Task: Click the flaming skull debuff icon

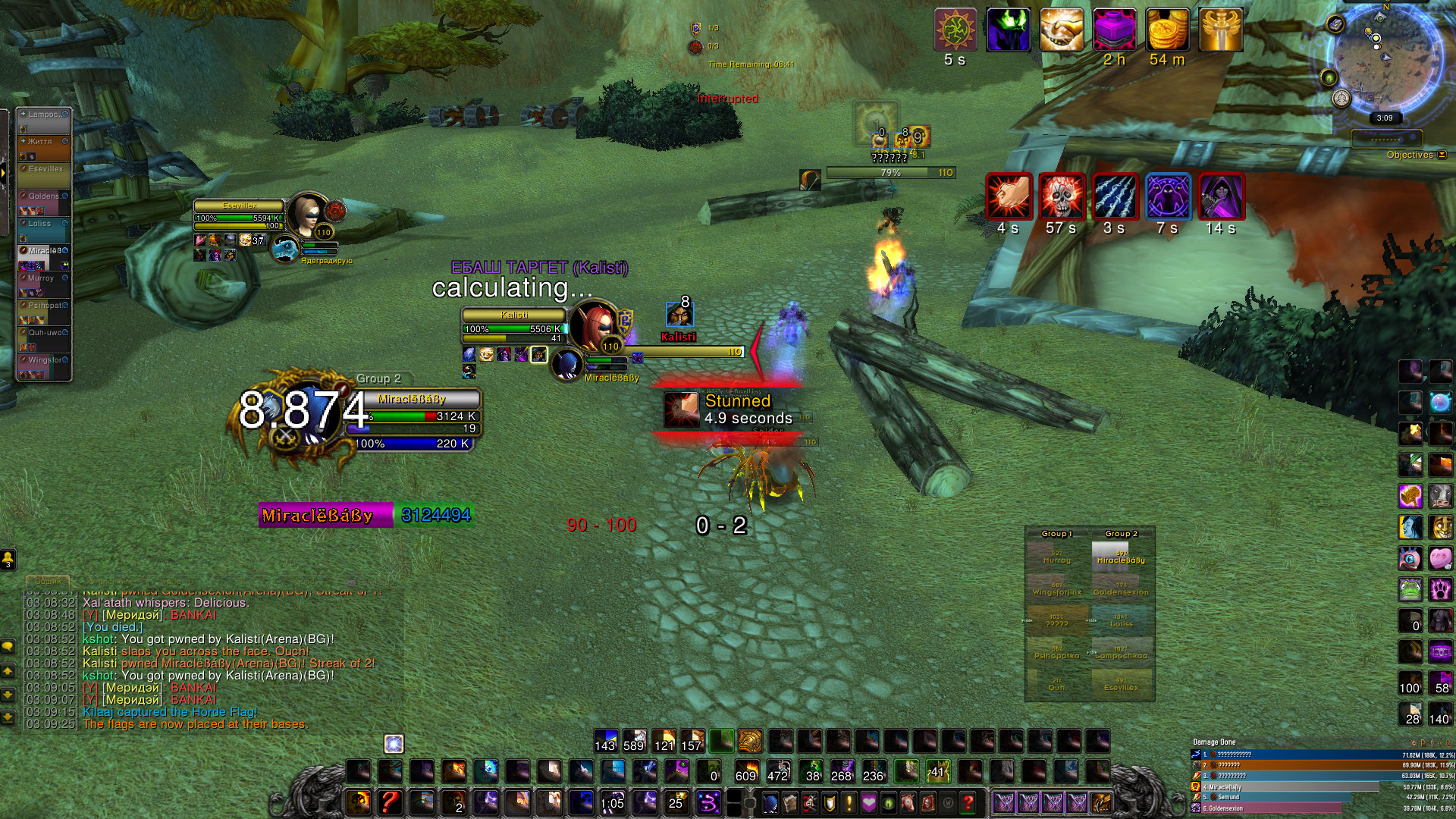Action: click(1061, 196)
